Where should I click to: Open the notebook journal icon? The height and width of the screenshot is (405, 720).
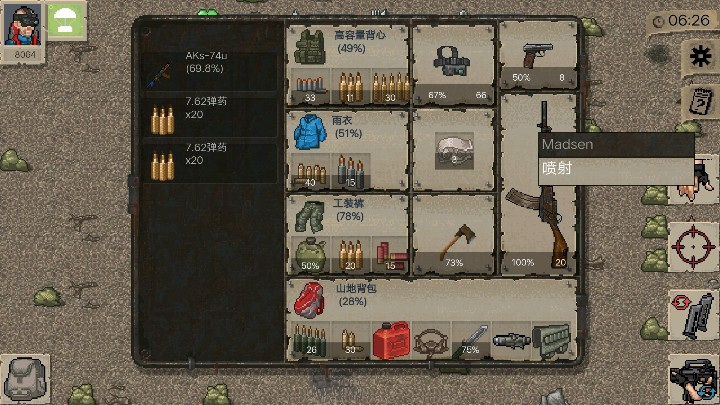(698, 102)
